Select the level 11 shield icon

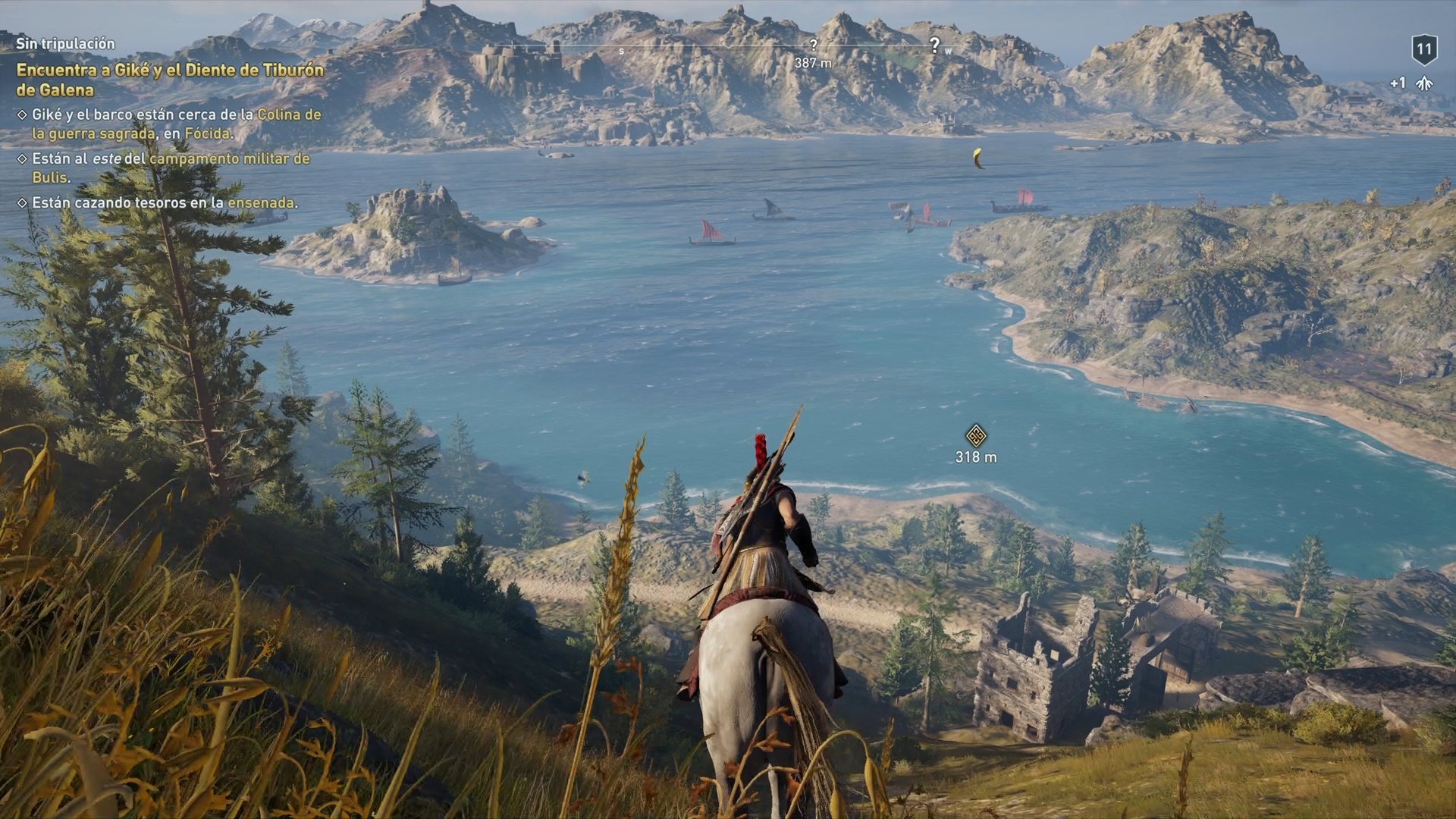click(x=1424, y=49)
